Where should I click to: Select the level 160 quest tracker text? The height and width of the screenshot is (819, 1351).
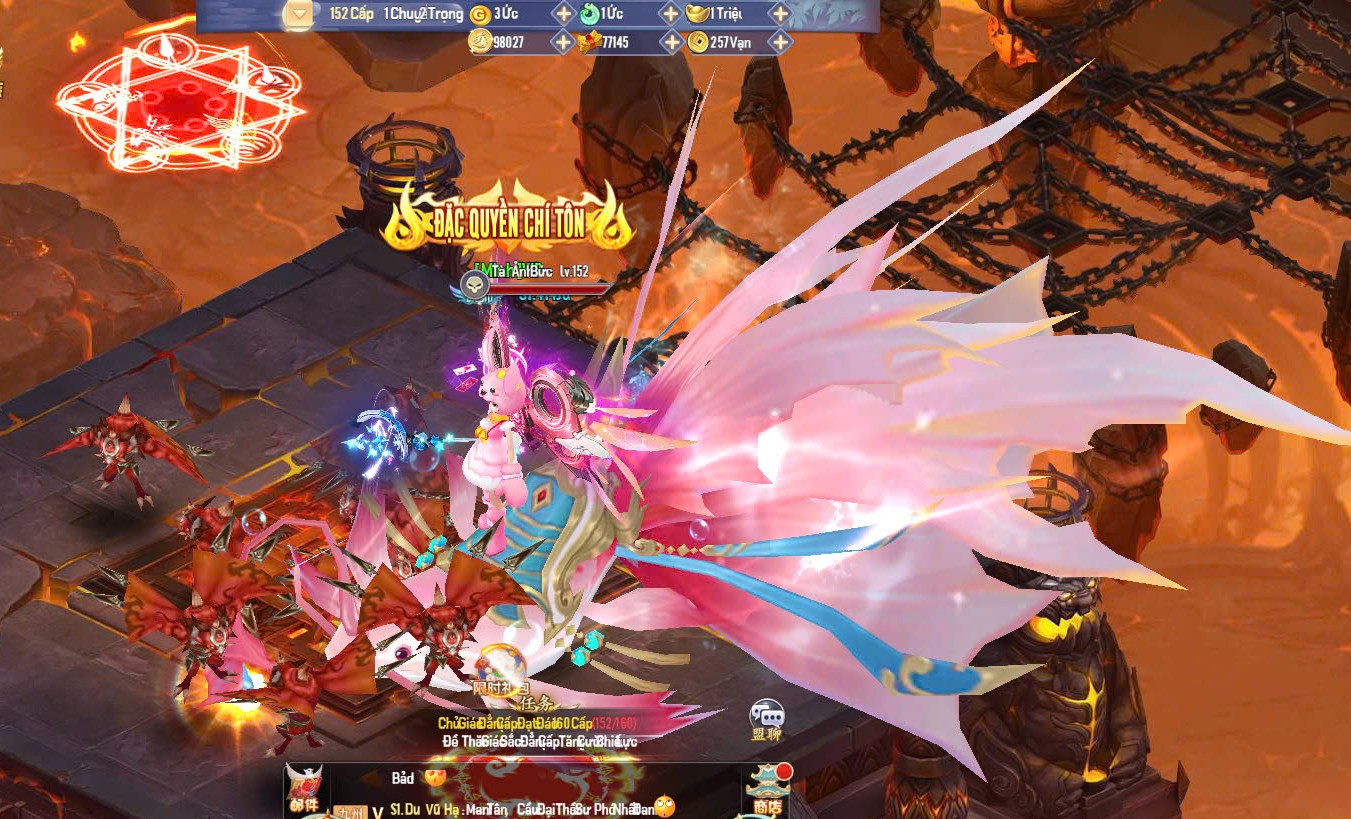537,723
